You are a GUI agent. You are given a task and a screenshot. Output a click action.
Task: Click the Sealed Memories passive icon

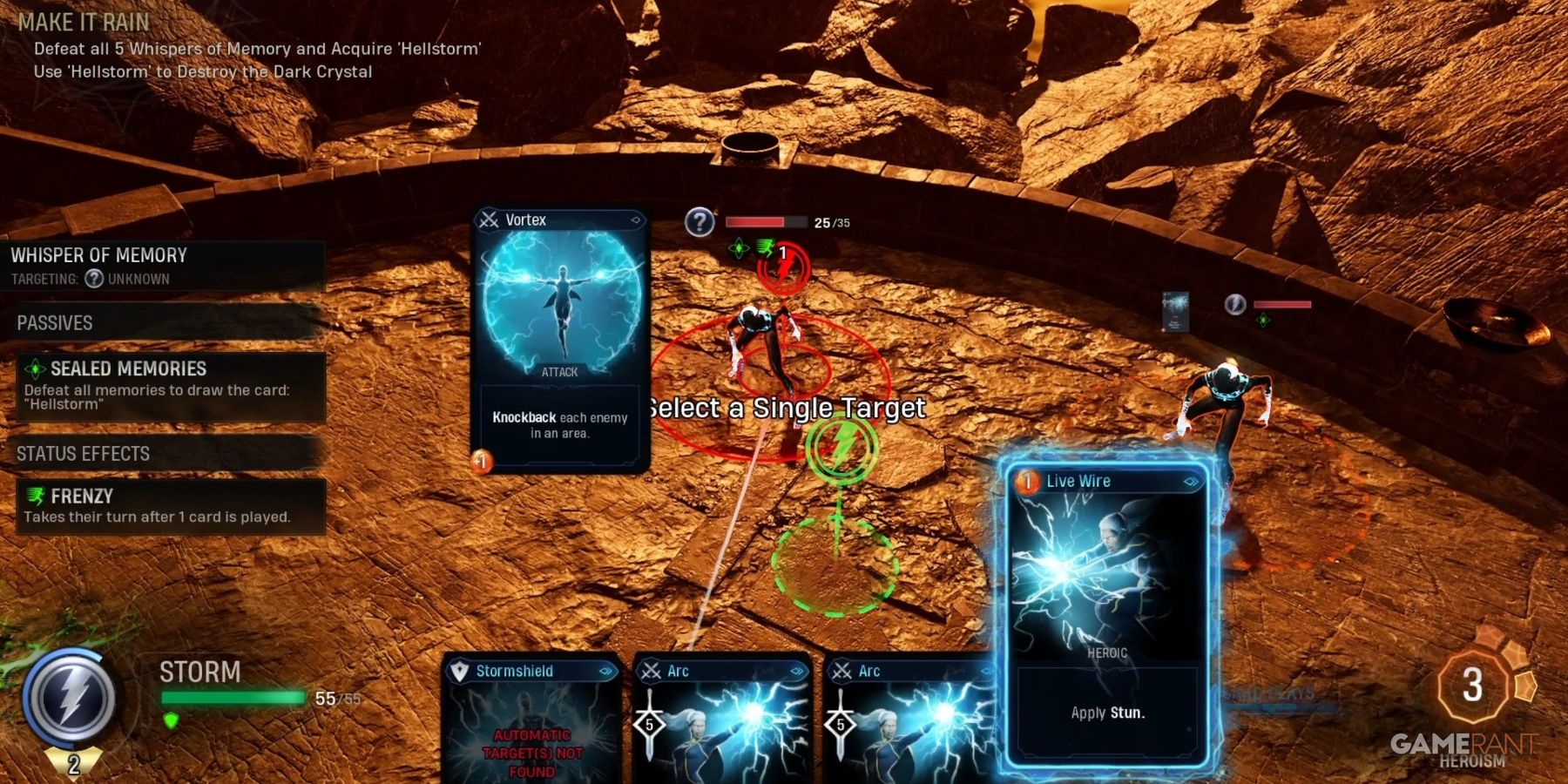coord(36,368)
